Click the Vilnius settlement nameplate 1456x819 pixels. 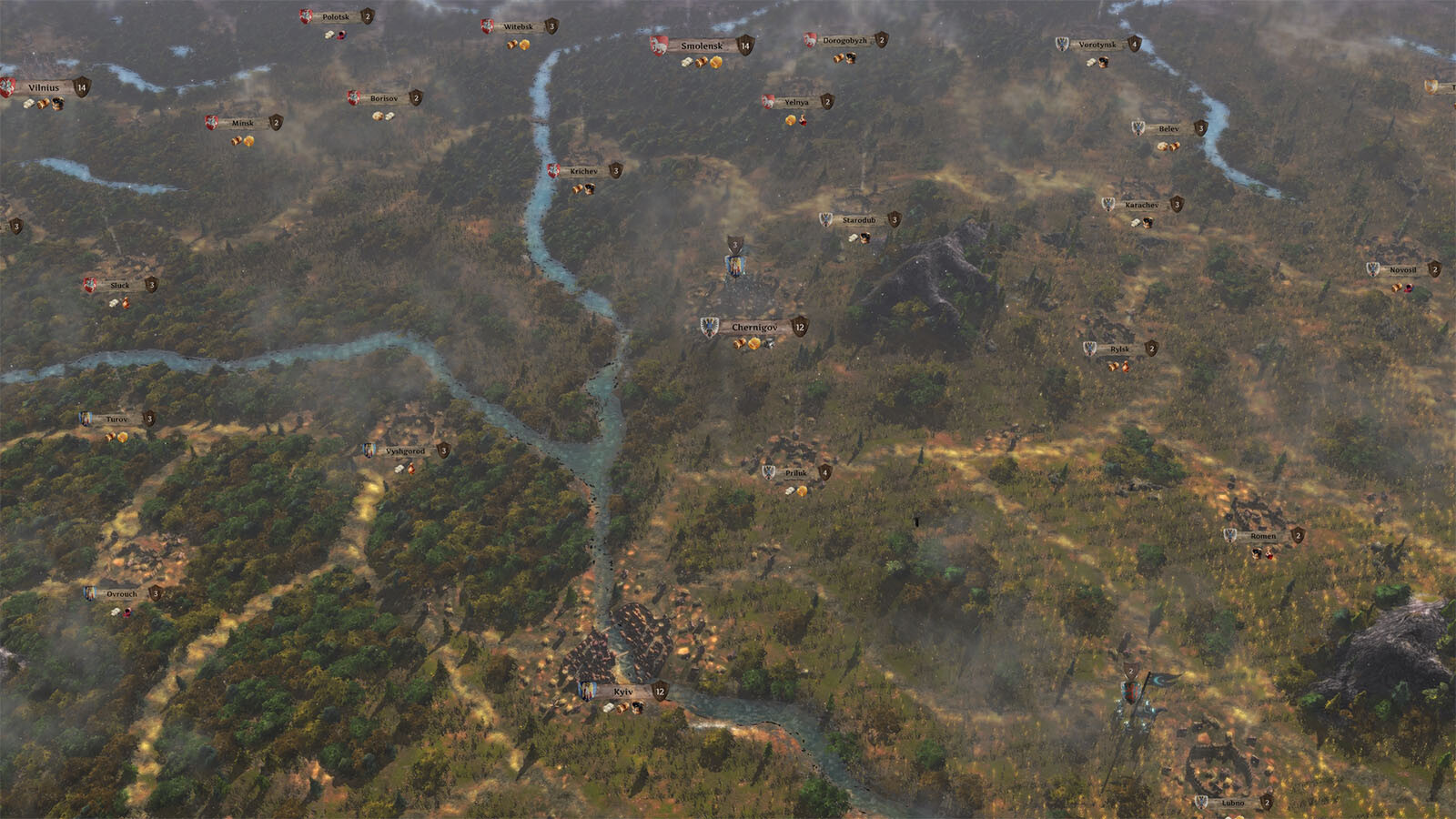pos(44,88)
